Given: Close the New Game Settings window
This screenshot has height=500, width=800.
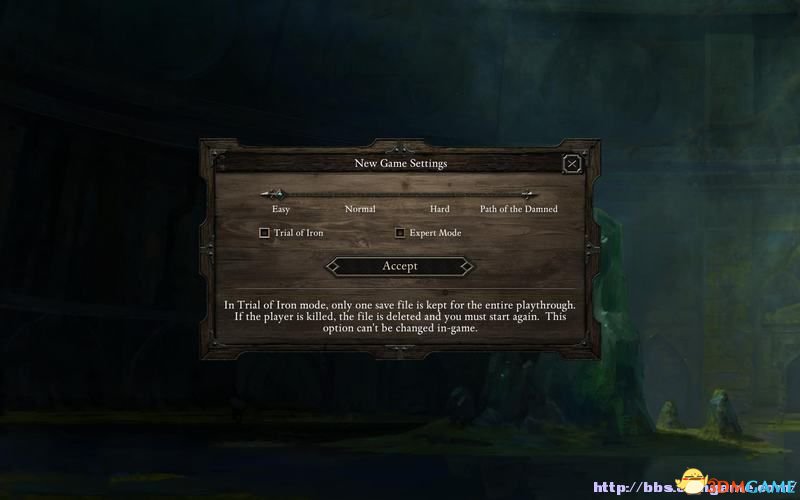Looking at the screenshot, I should 572,163.
